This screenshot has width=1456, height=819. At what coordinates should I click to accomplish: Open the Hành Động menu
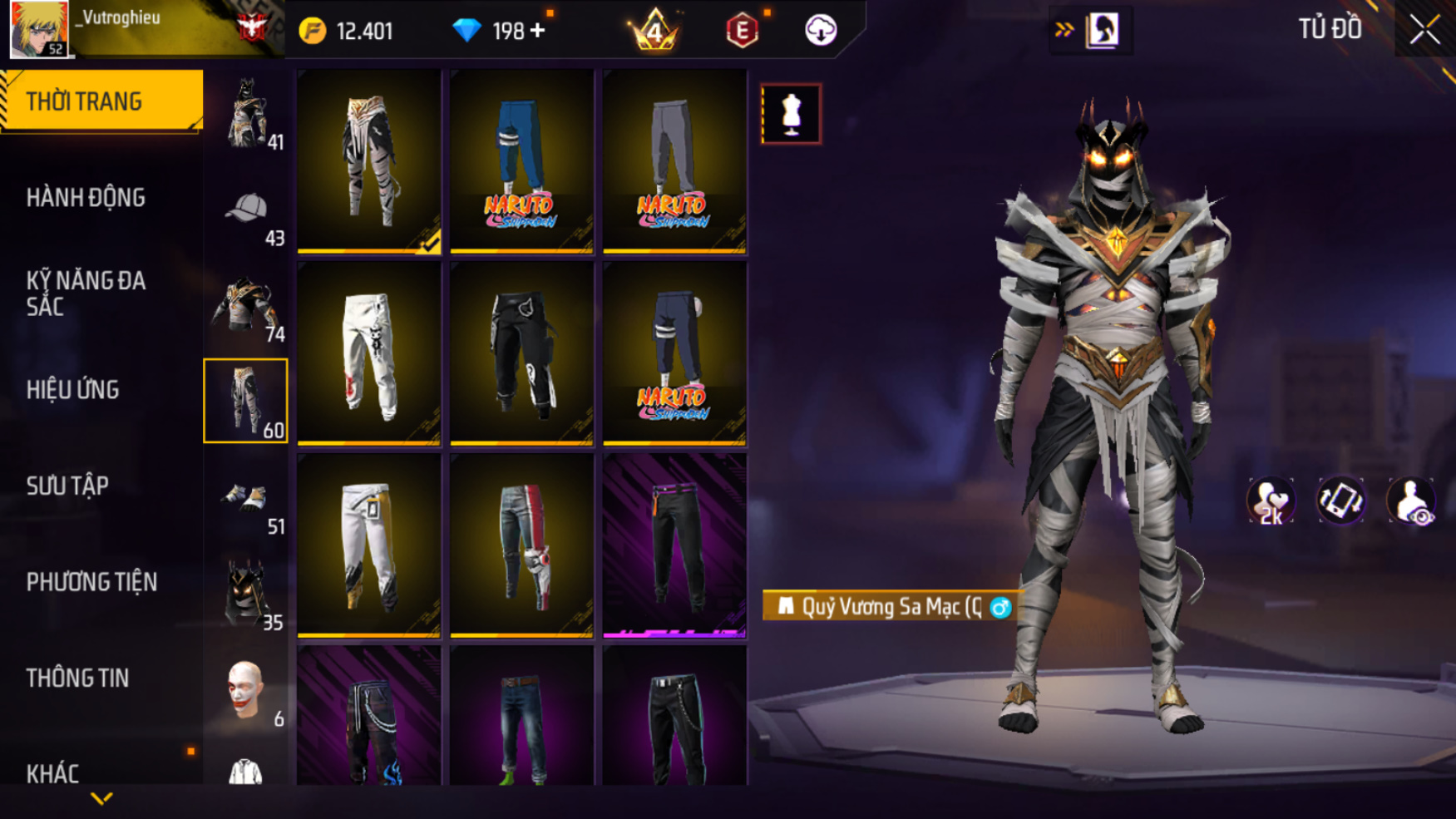coord(86,198)
